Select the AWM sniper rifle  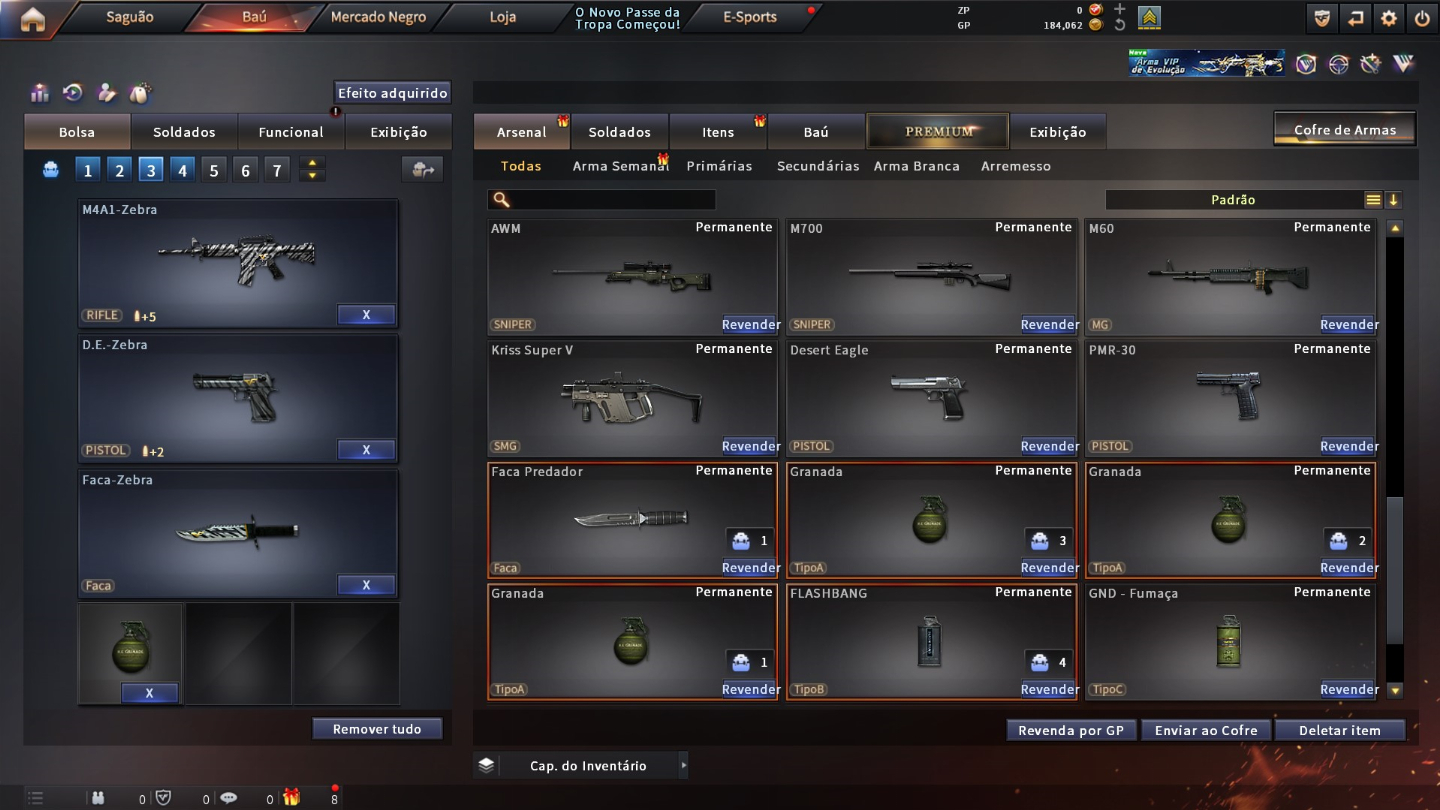point(632,276)
